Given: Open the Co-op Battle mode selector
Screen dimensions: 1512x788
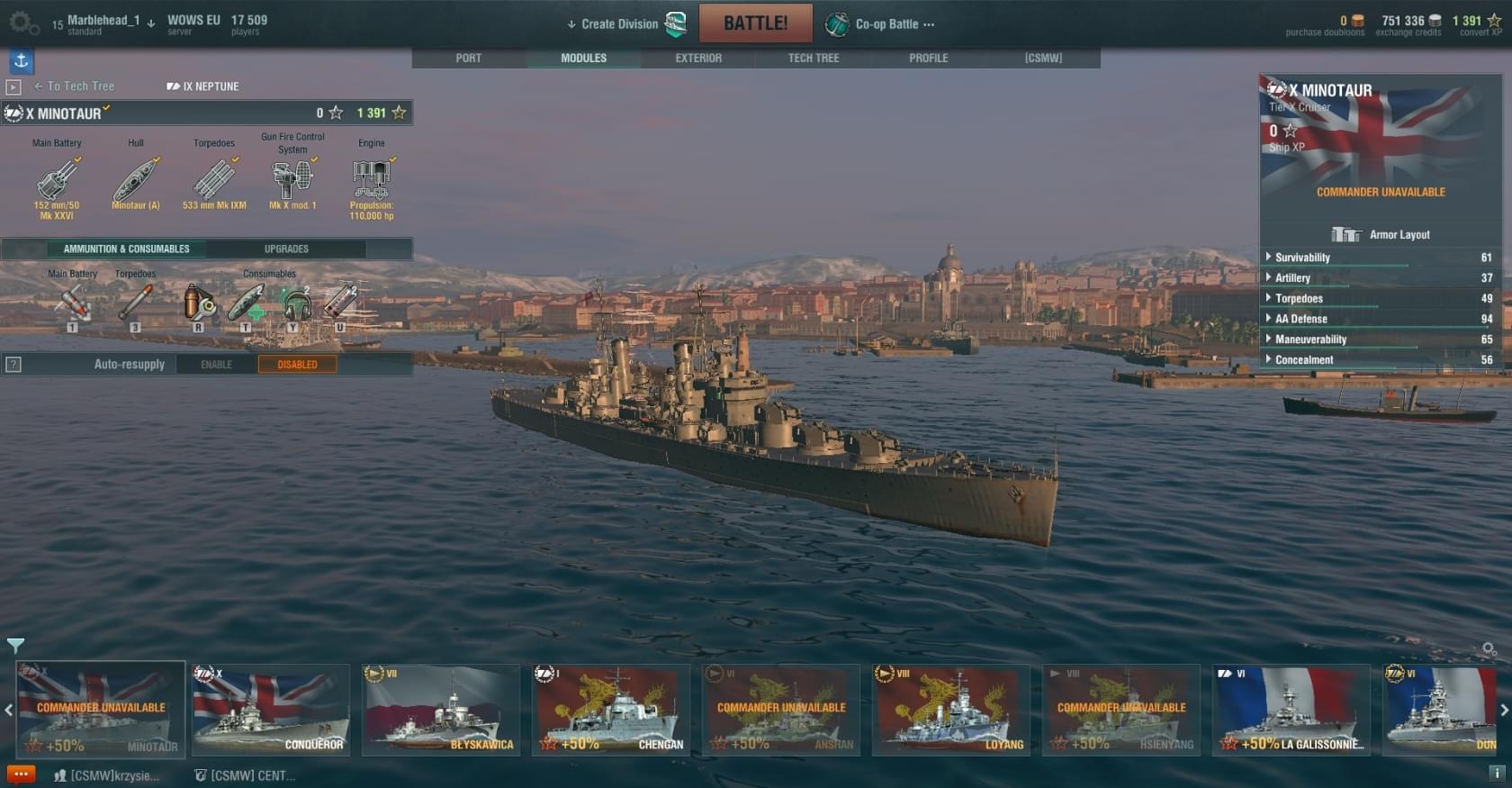Looking at the screenshot, I should [x=886, y=24].
